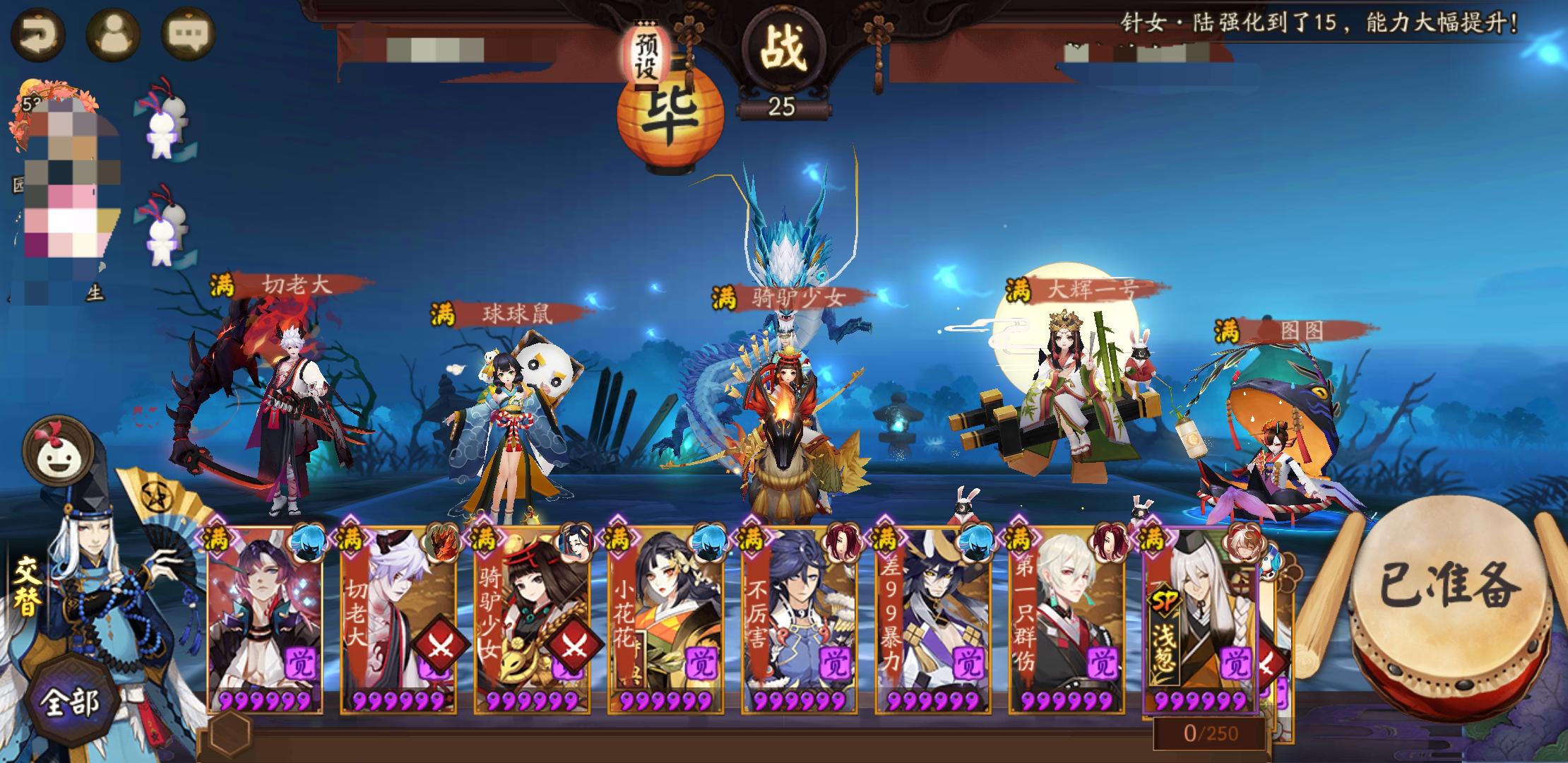
Task: Open the chat bubble icon
Action: pos(186,30)
